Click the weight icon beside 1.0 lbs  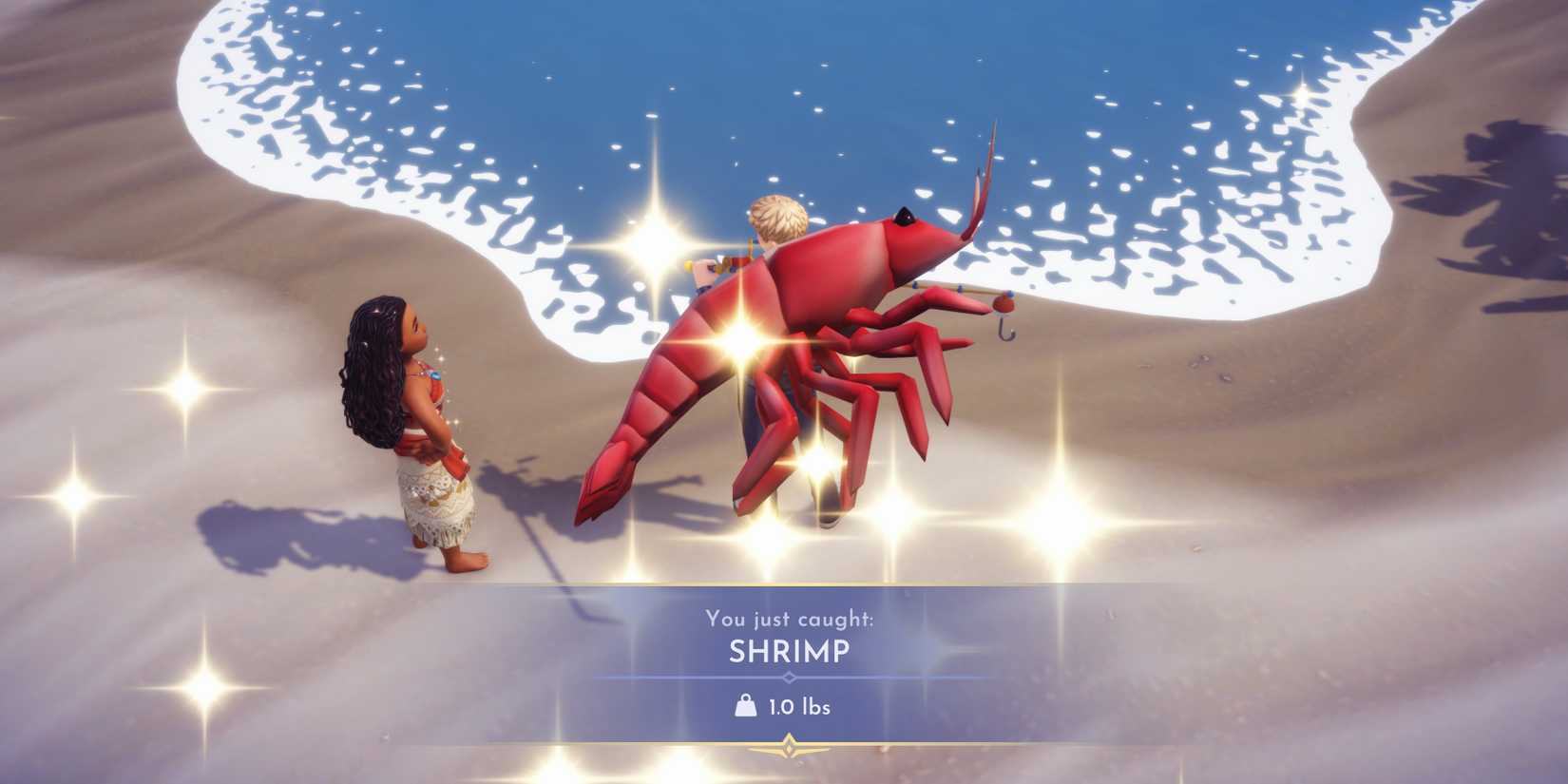[x=745, y=707]
